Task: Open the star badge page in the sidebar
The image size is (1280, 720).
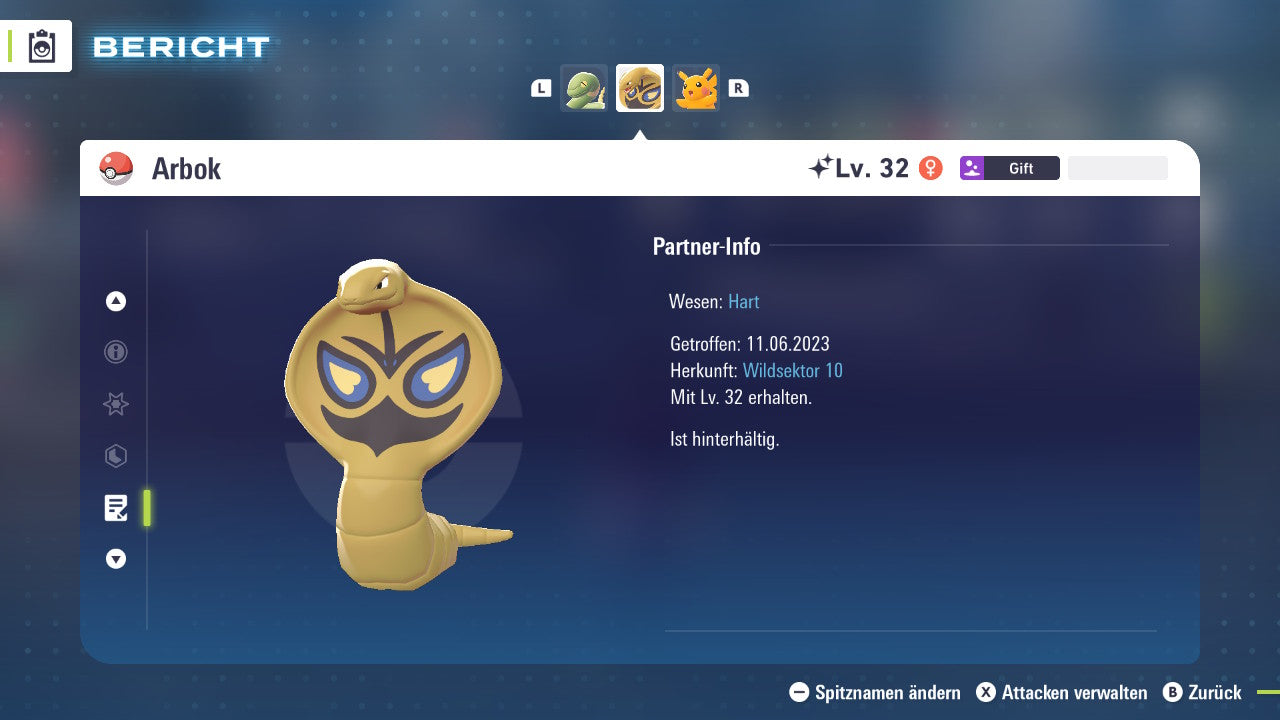Action: 116,404
